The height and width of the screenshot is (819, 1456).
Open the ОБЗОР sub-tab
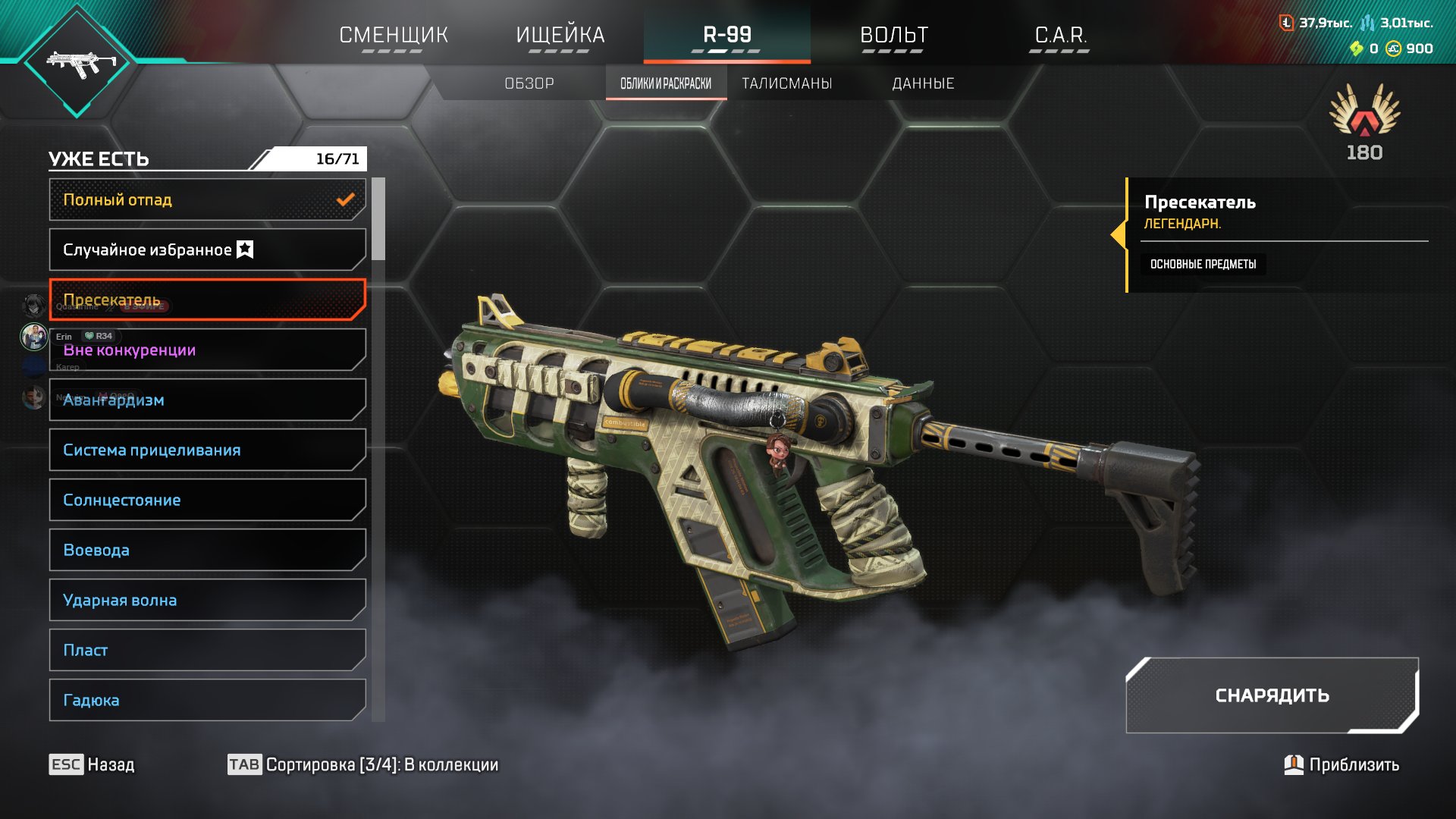[x=529, y=83]
